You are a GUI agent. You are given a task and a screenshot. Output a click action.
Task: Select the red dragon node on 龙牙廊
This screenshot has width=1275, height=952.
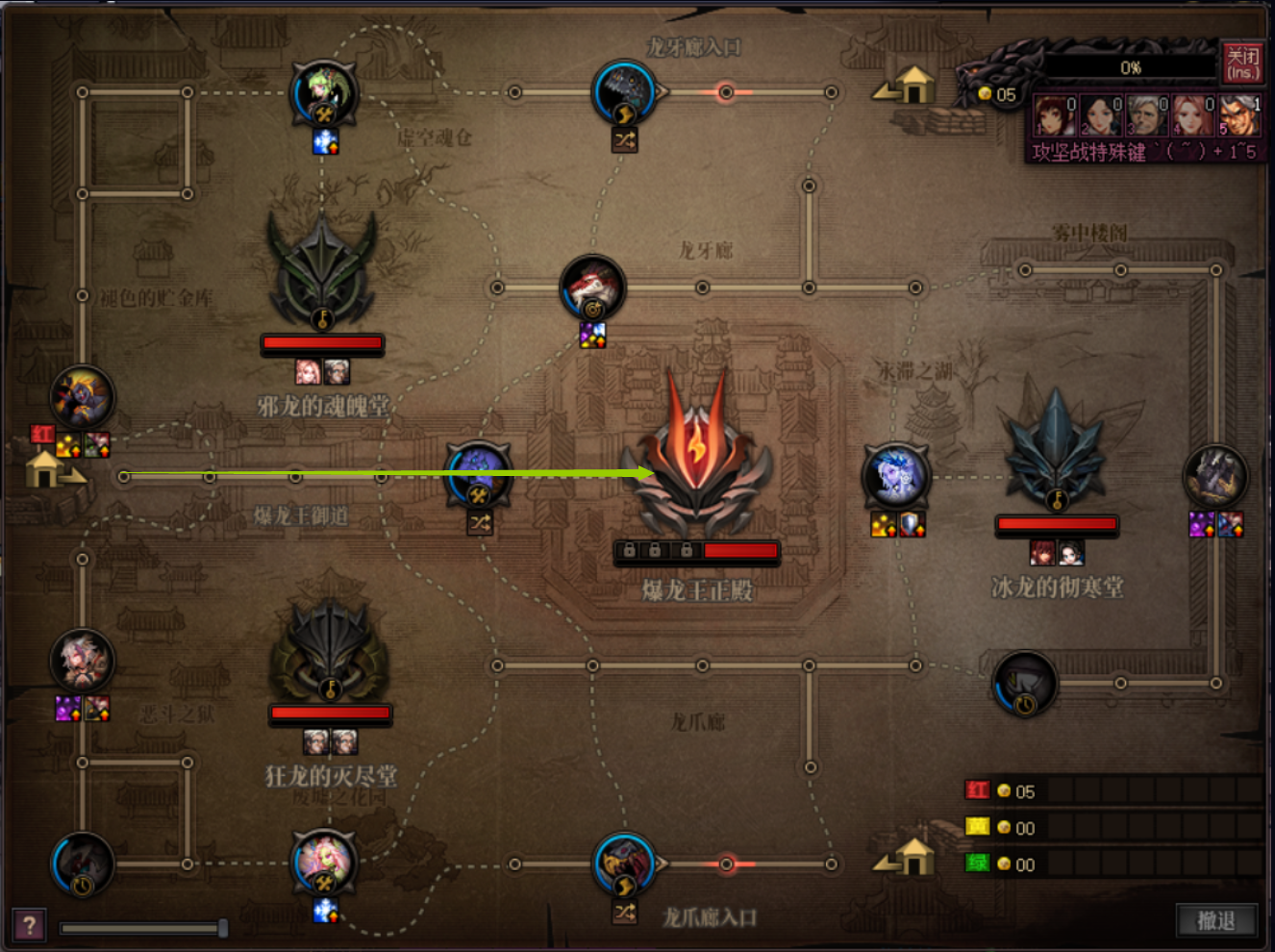592,288
